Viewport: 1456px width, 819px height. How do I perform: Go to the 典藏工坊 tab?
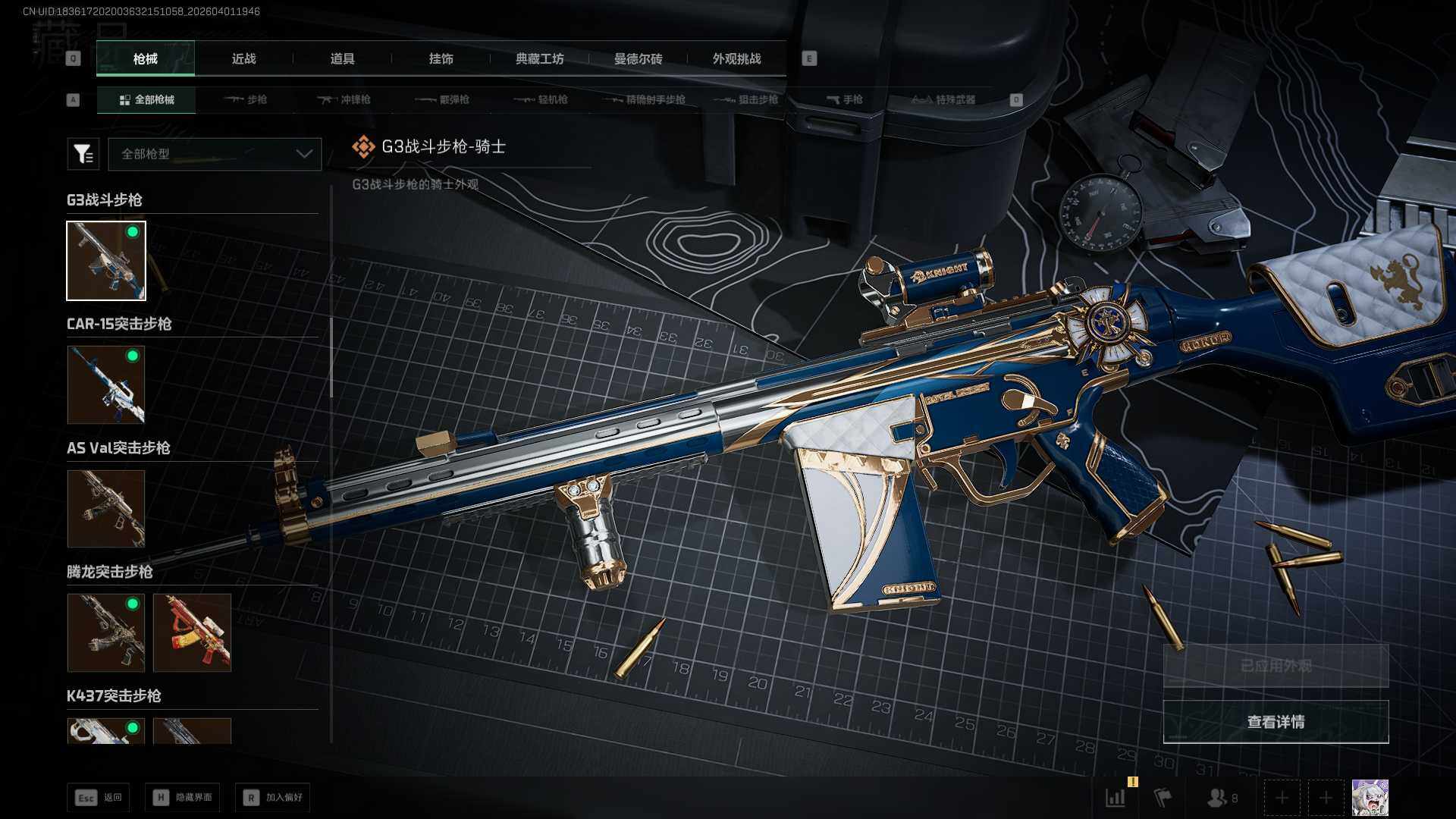(x=539, y=58)
